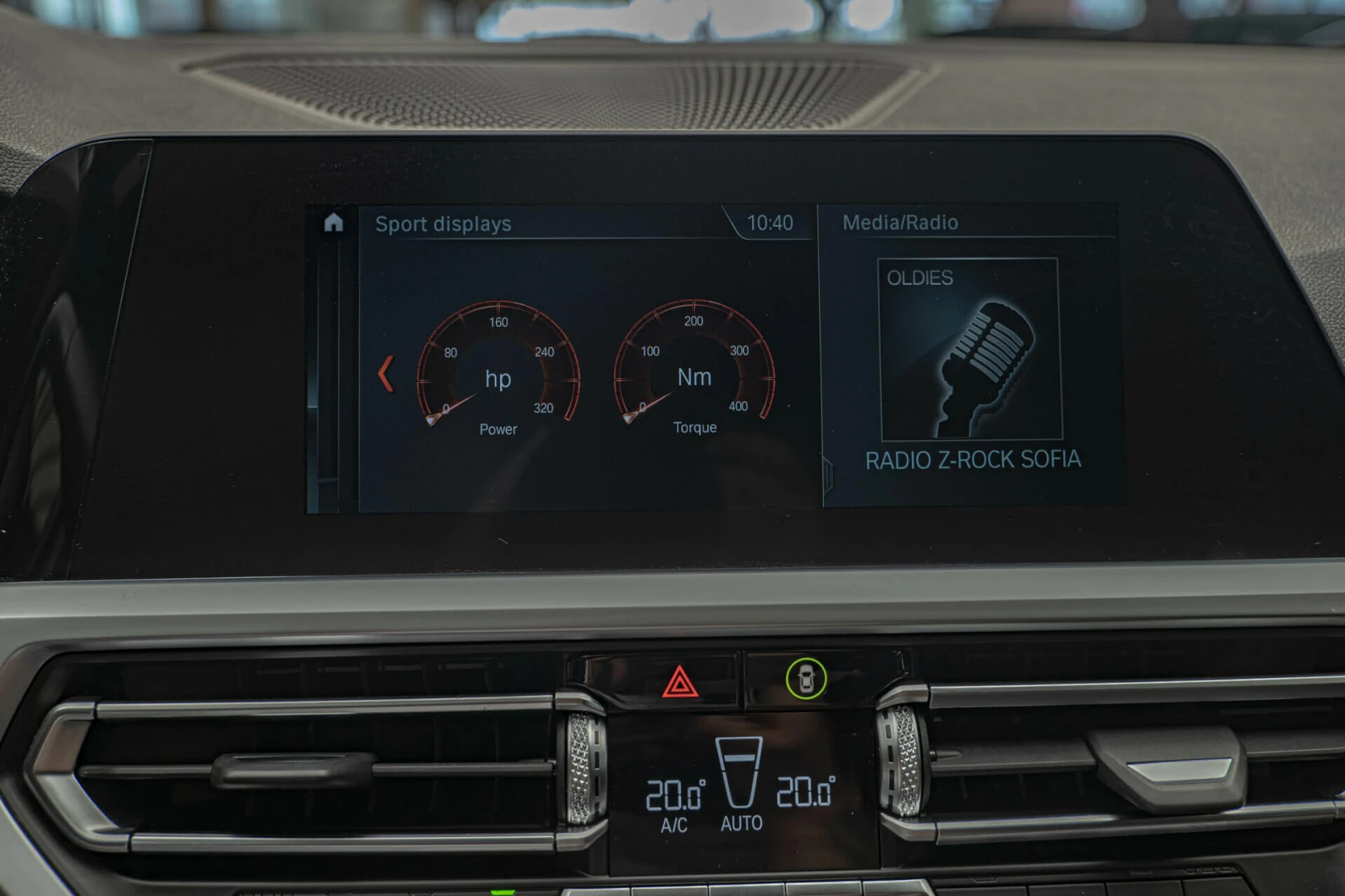Choose the OLDIES microphone station artwork
The width and height of the screenshot is (1345, 896).
click(x=970, y=350)
